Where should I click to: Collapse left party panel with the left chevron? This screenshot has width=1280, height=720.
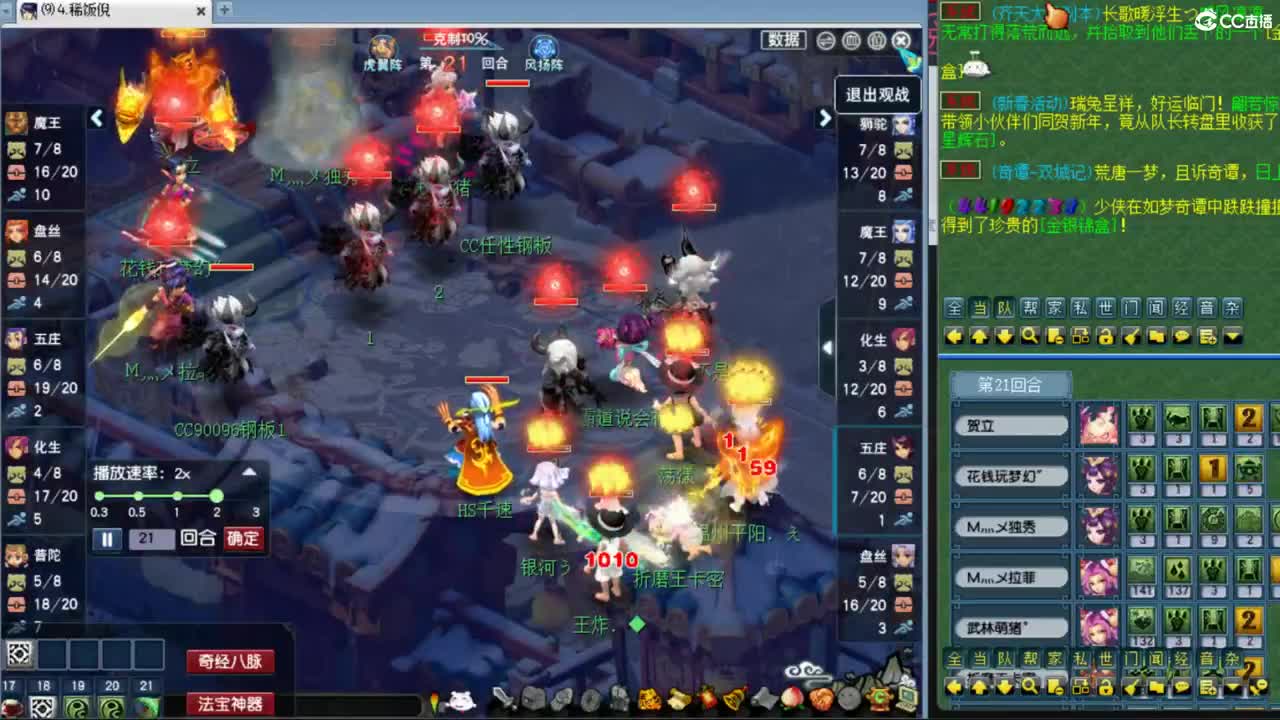(x=96, y=117)
